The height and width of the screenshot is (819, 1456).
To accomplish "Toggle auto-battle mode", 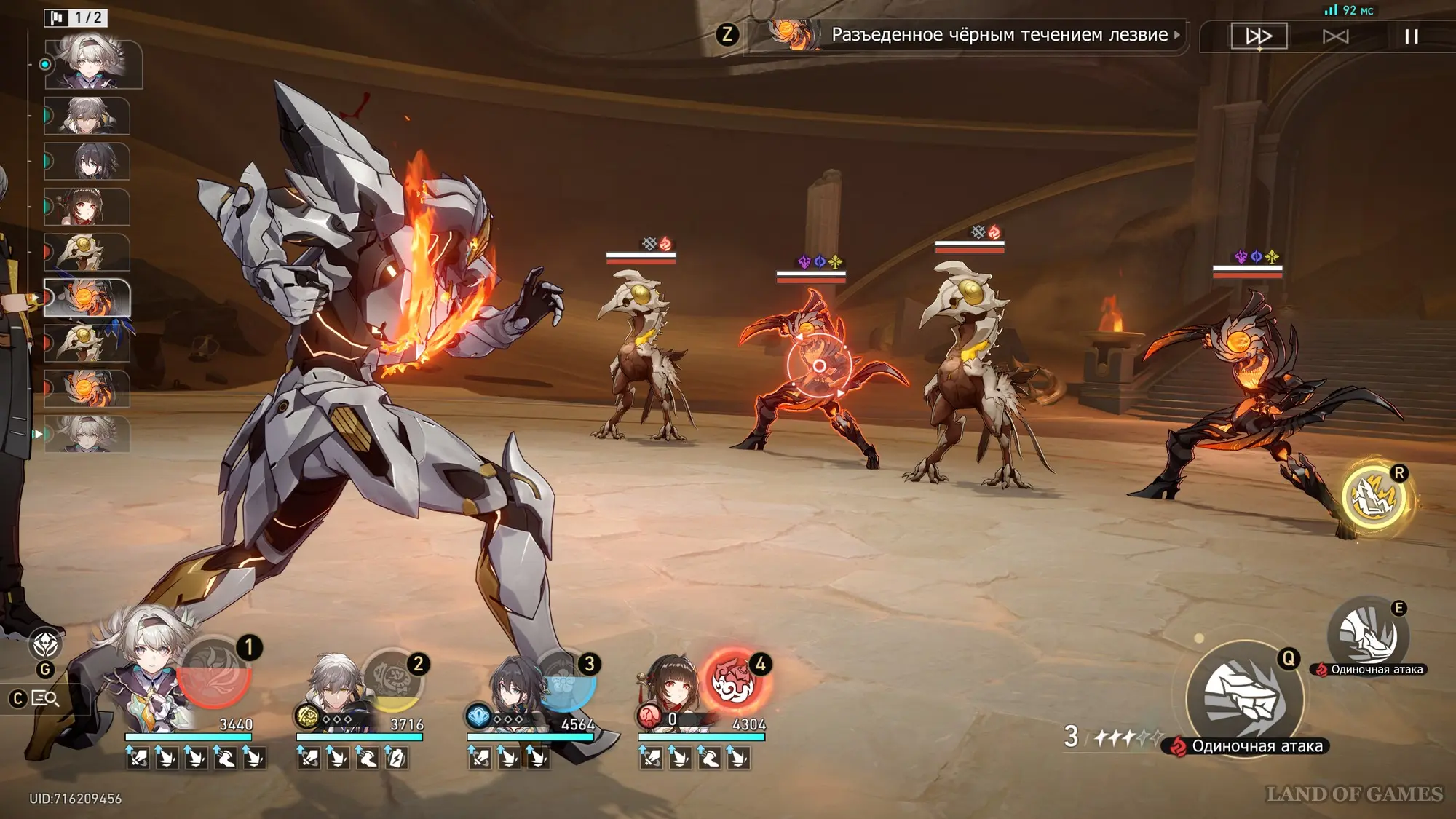I will pyautogui.click(x=1335, y=36).
